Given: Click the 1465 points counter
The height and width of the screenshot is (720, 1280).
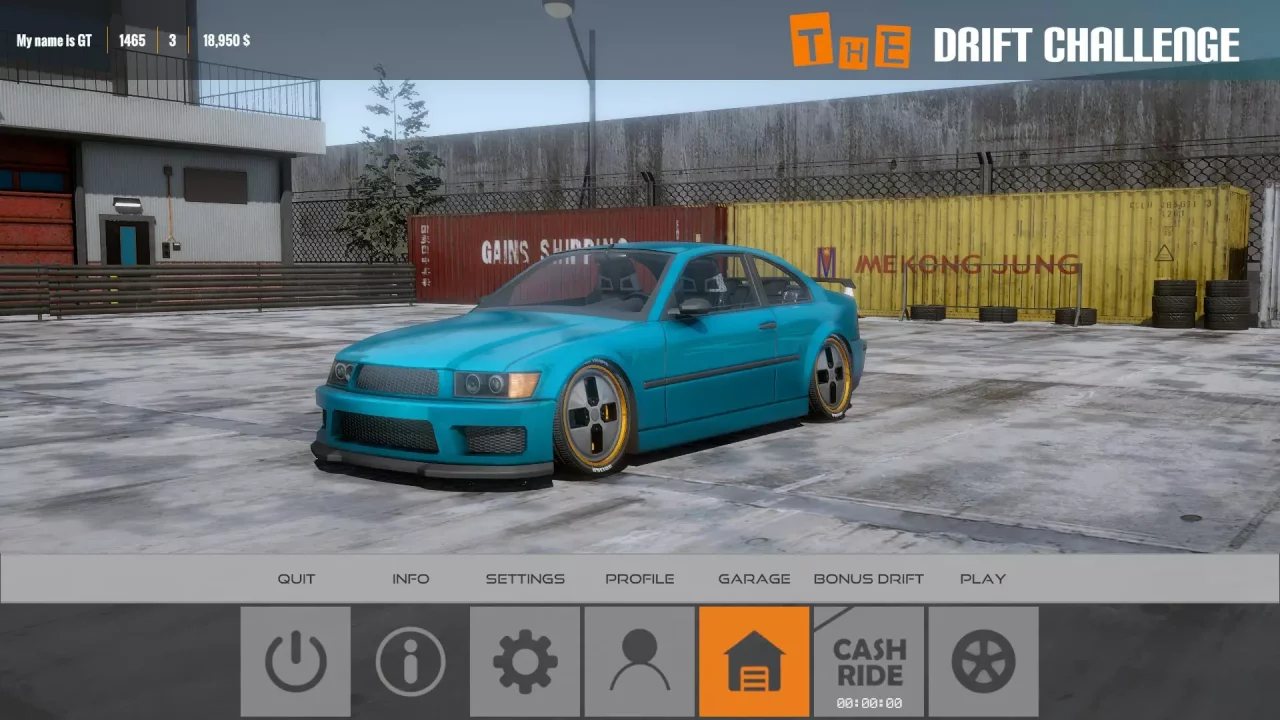Looking at the screenshot, I should (x=131, y=40).
